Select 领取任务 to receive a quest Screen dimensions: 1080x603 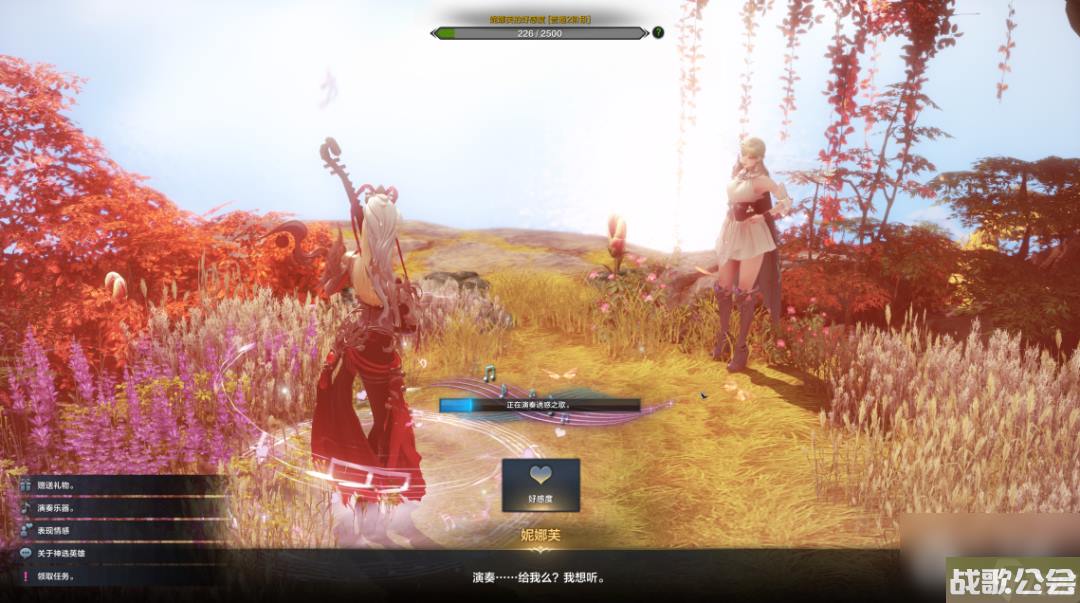click(60, 576)
